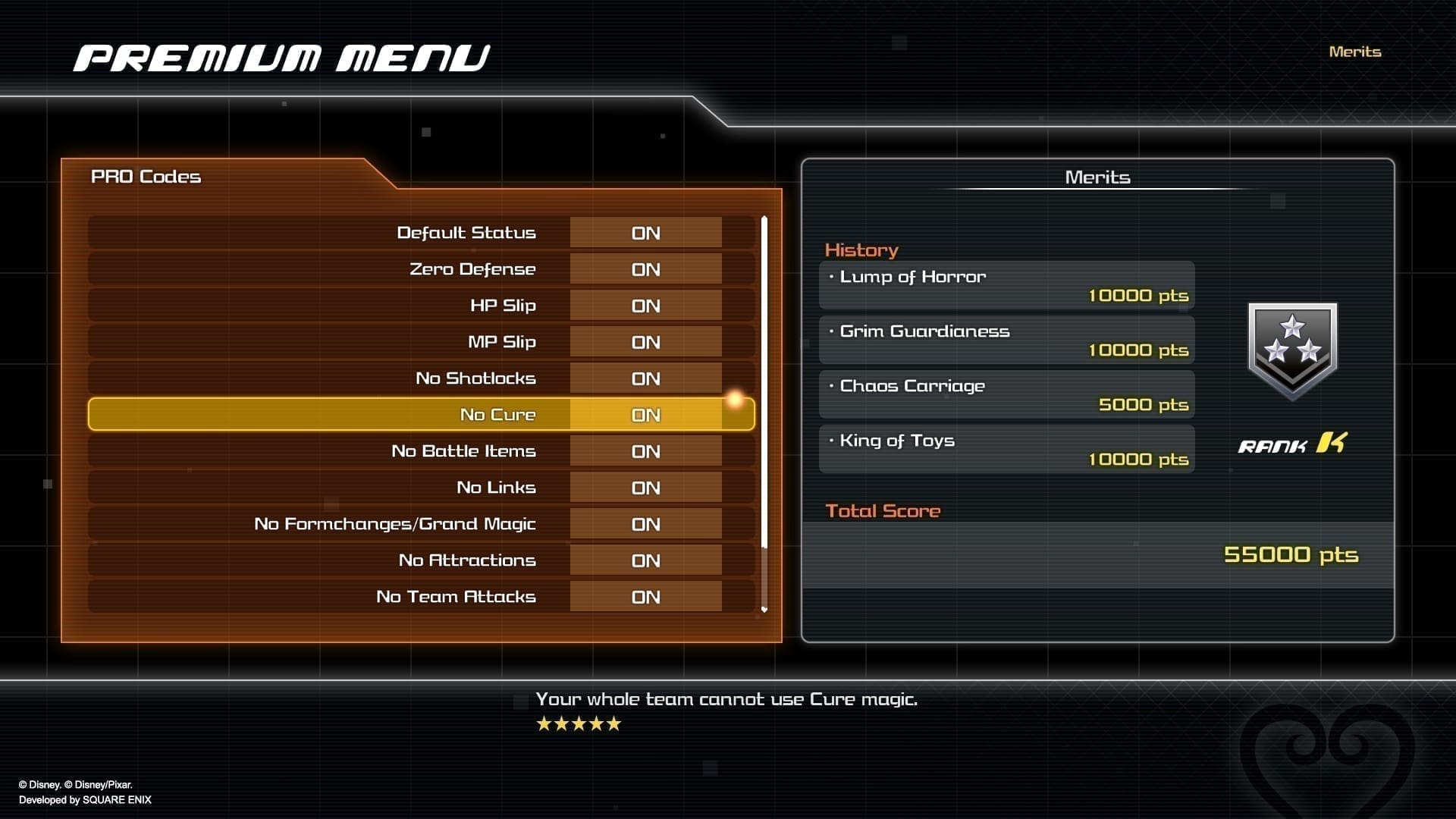Click the PRO Codes list scrollbar

764,379
